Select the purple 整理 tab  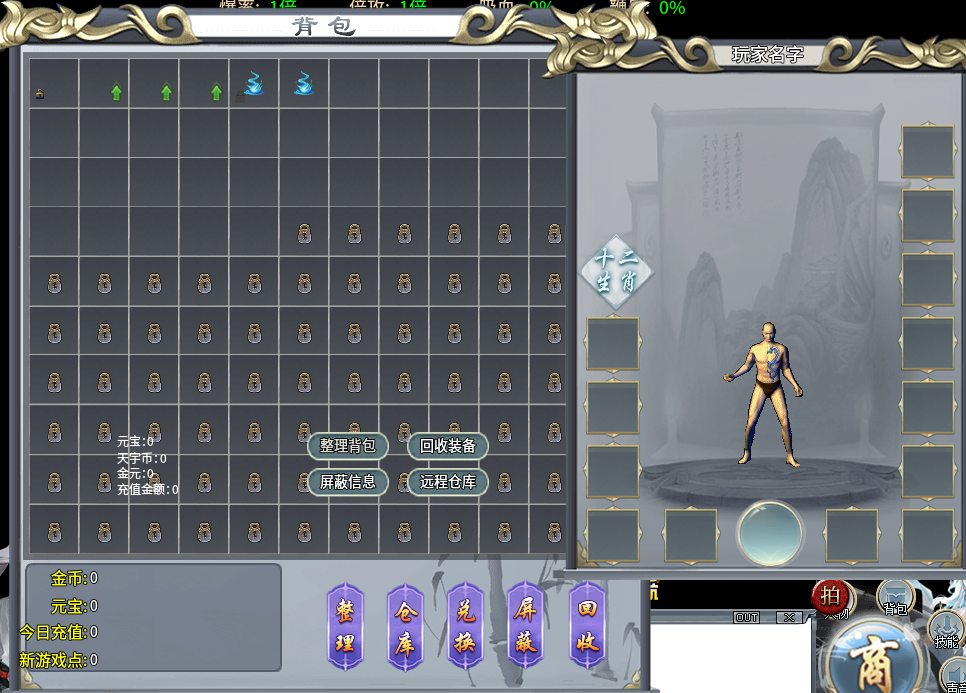pyautogui.click(x=345, y=626)
